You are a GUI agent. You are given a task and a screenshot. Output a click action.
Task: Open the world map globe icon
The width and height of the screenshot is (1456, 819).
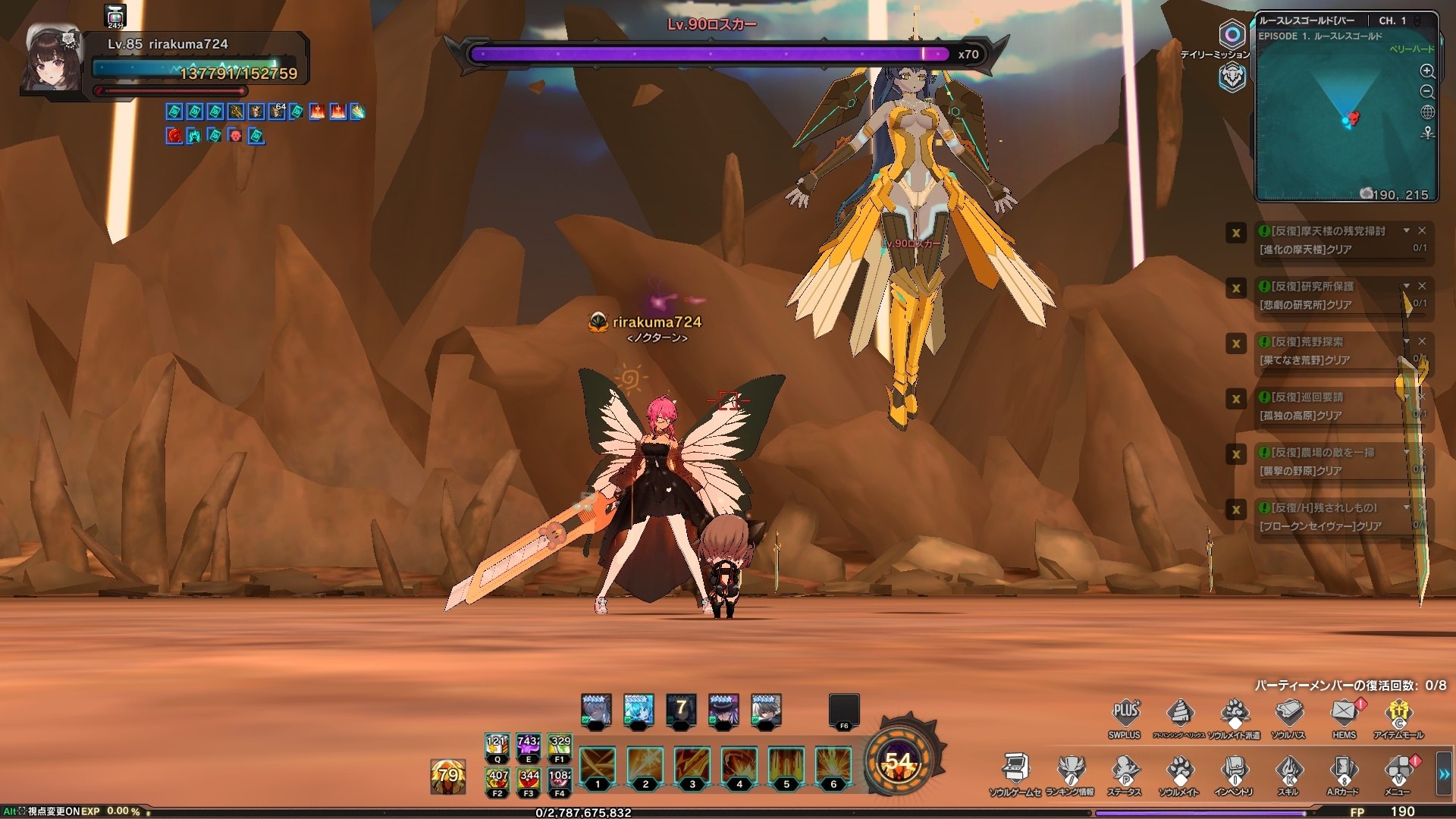1427,112
